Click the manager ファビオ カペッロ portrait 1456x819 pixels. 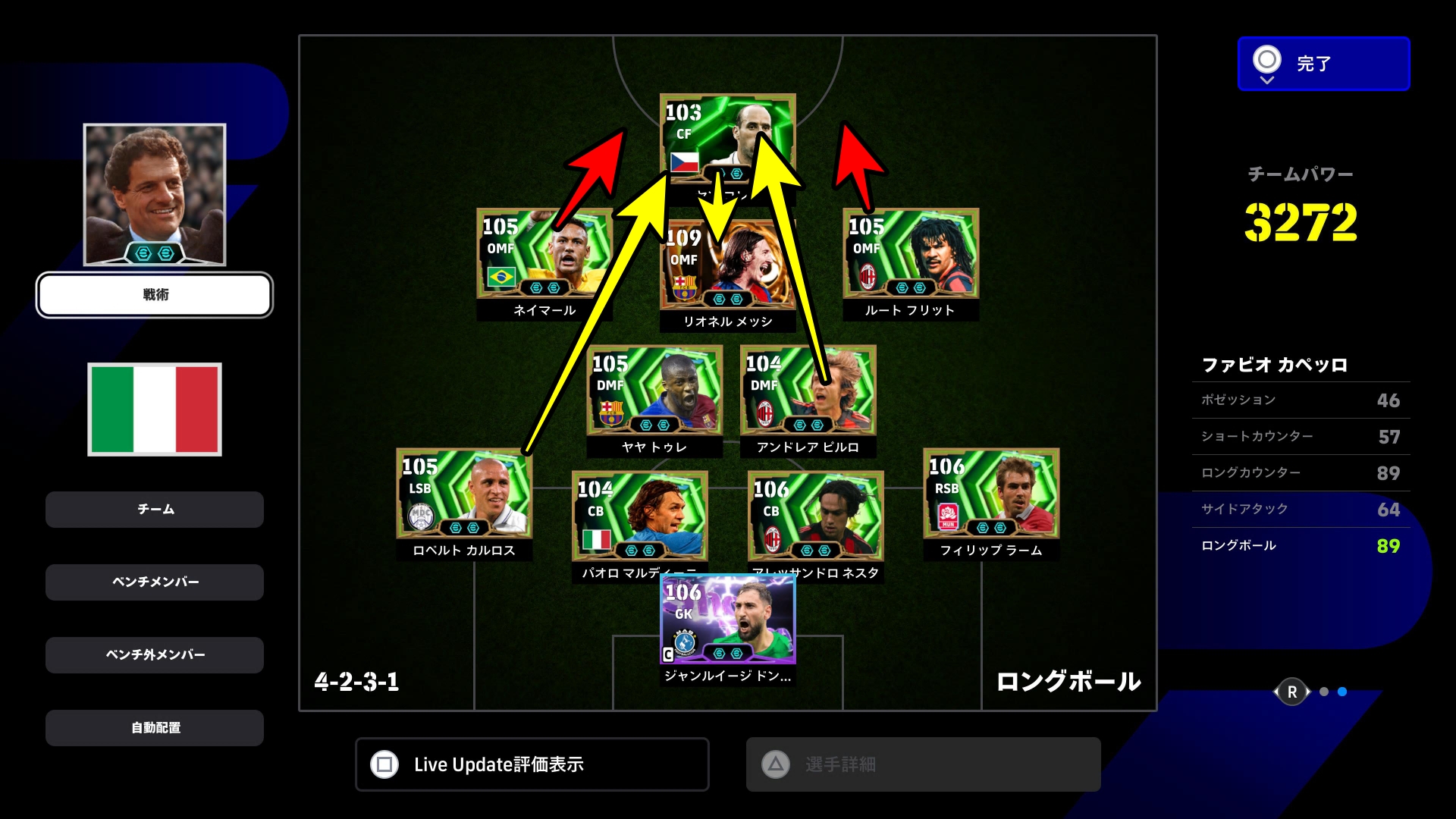click(155, 194)
